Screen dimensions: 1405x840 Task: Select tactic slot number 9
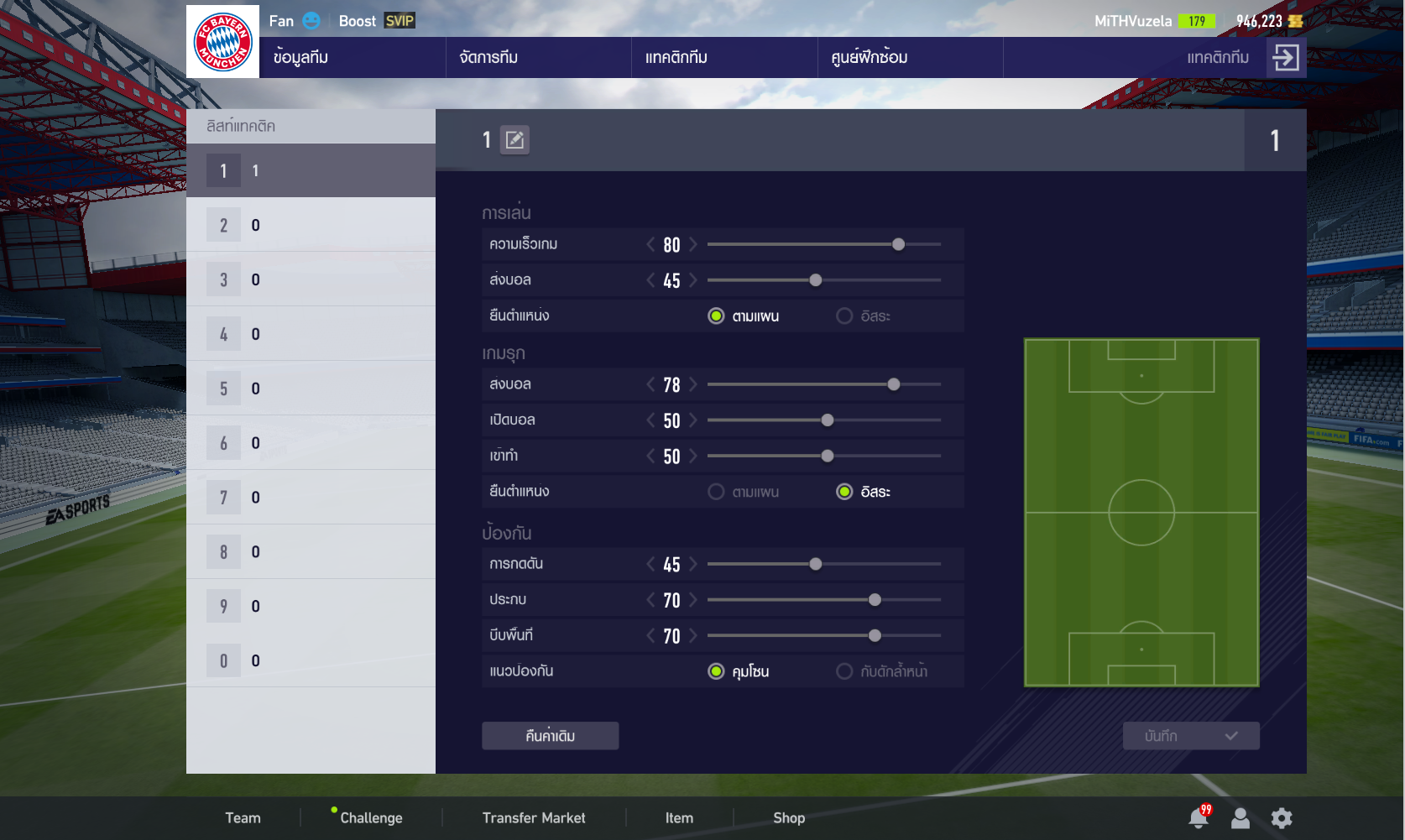click(311, 606)
